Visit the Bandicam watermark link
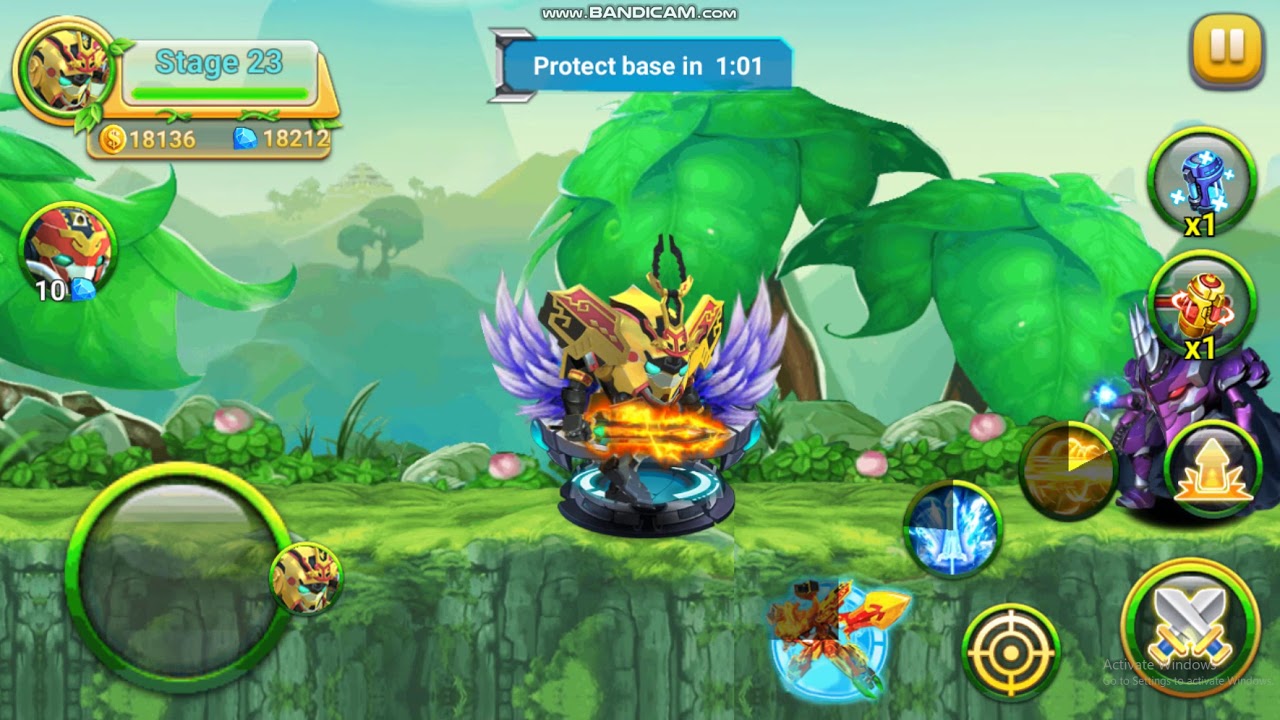Image resolution: width=1280 pixels, height=720 pixels. 640,14
